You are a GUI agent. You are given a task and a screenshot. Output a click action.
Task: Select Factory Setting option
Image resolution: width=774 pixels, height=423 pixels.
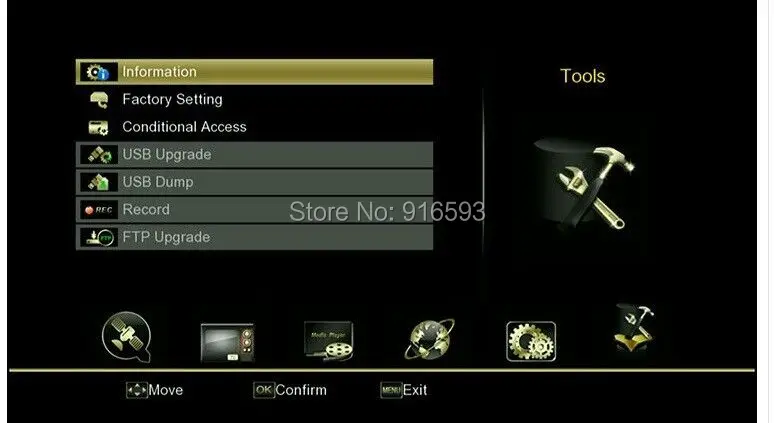pyautogui.click(x=254, y=100)
